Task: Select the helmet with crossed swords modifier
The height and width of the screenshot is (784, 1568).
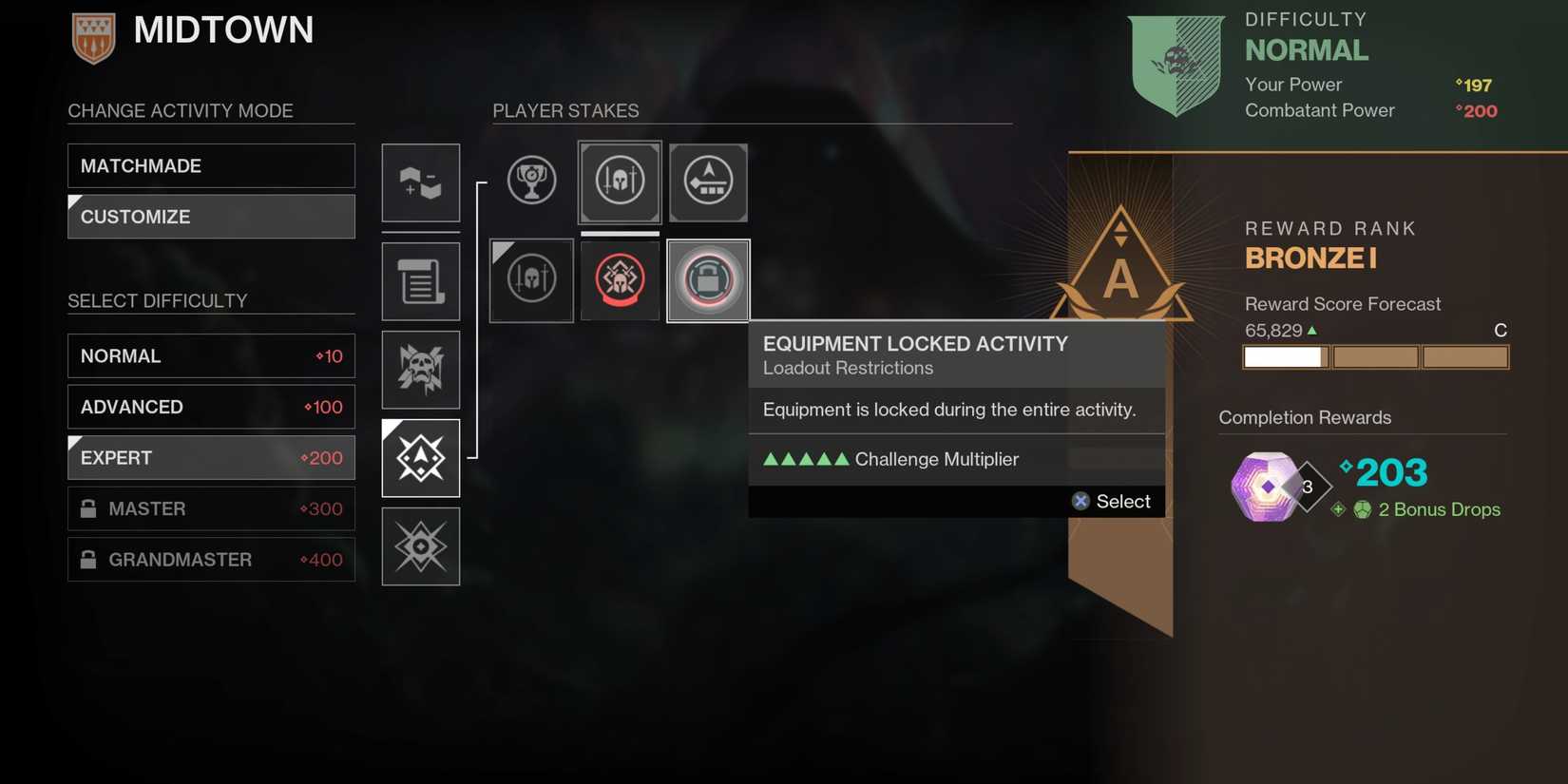Action: [619, 181]
